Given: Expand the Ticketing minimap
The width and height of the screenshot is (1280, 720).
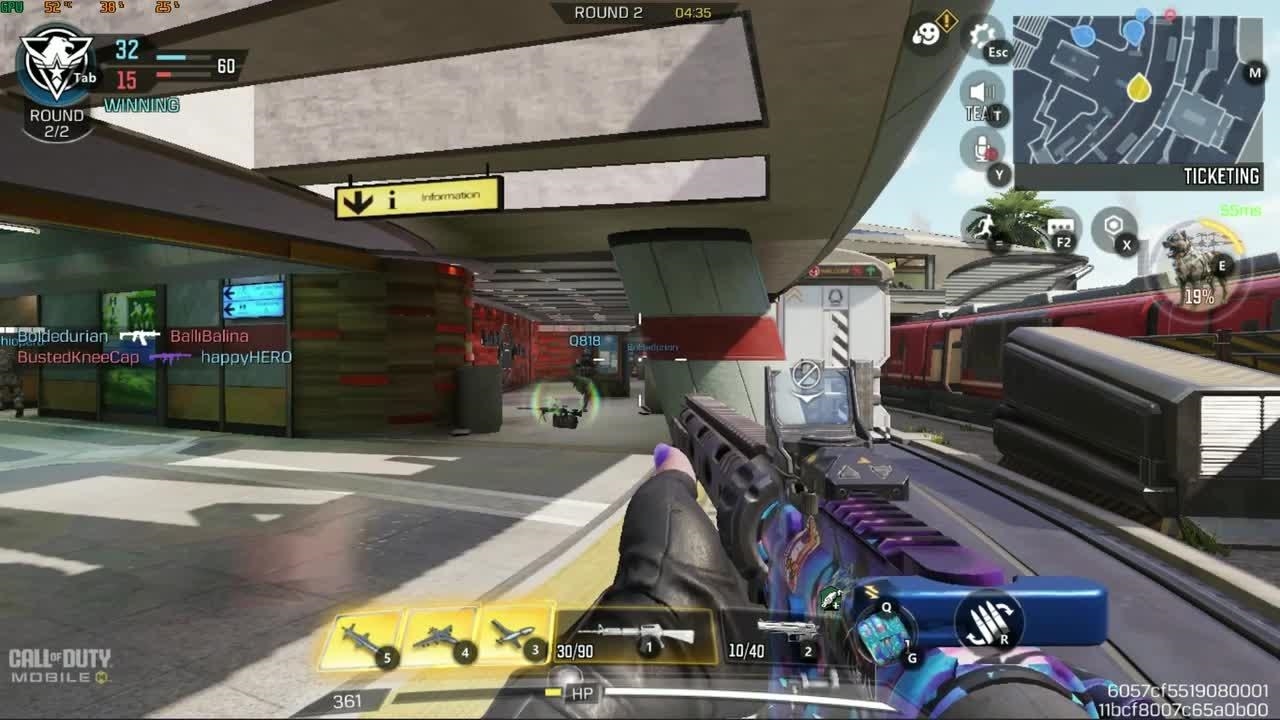Looking at the screenshot, I should 1138,90.
